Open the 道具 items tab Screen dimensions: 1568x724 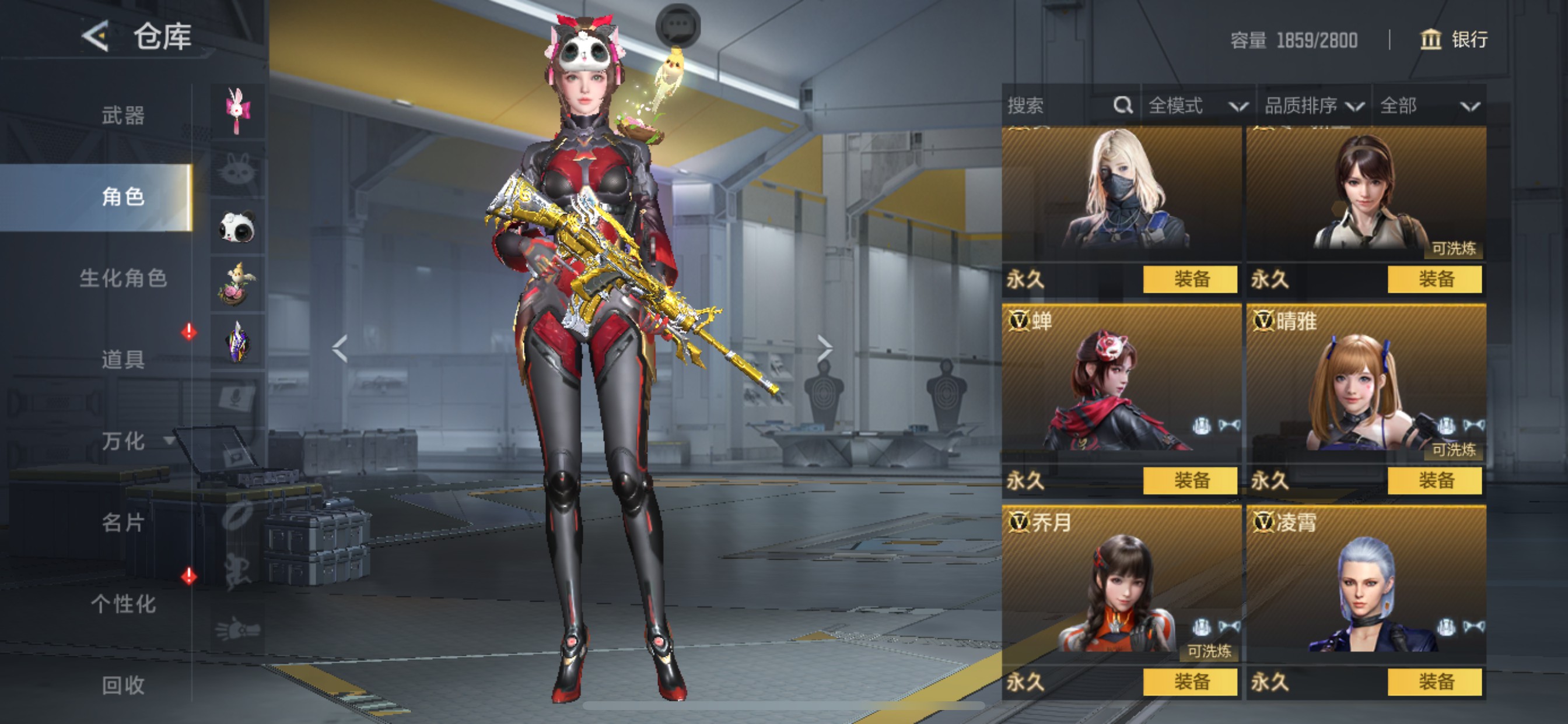point(123,360)
